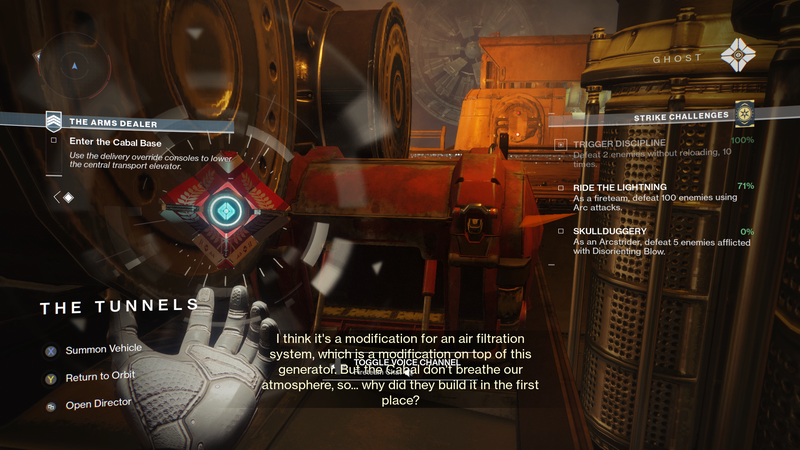Select the Enter the Cabal Base objective
Image resolution: width=800 pixels, height=450 pixels.
click(x=117, y=141)
